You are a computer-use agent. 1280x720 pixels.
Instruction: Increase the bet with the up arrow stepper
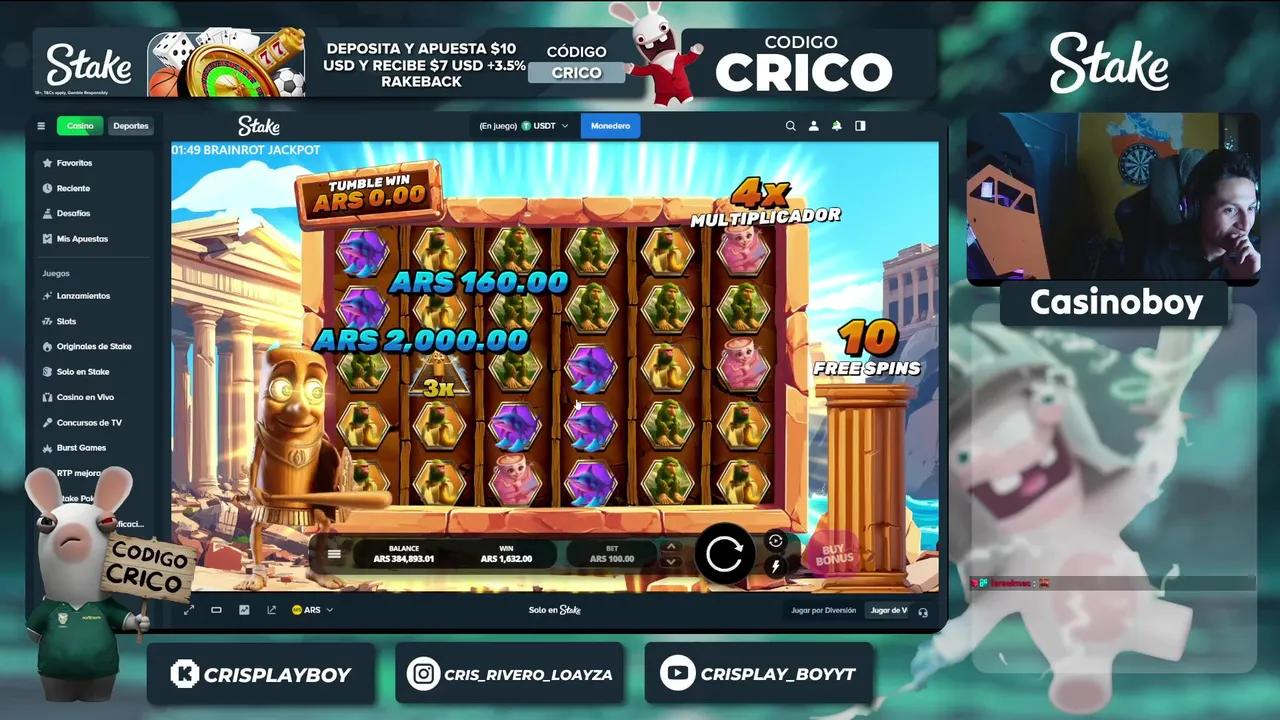[x=671, y=546]
